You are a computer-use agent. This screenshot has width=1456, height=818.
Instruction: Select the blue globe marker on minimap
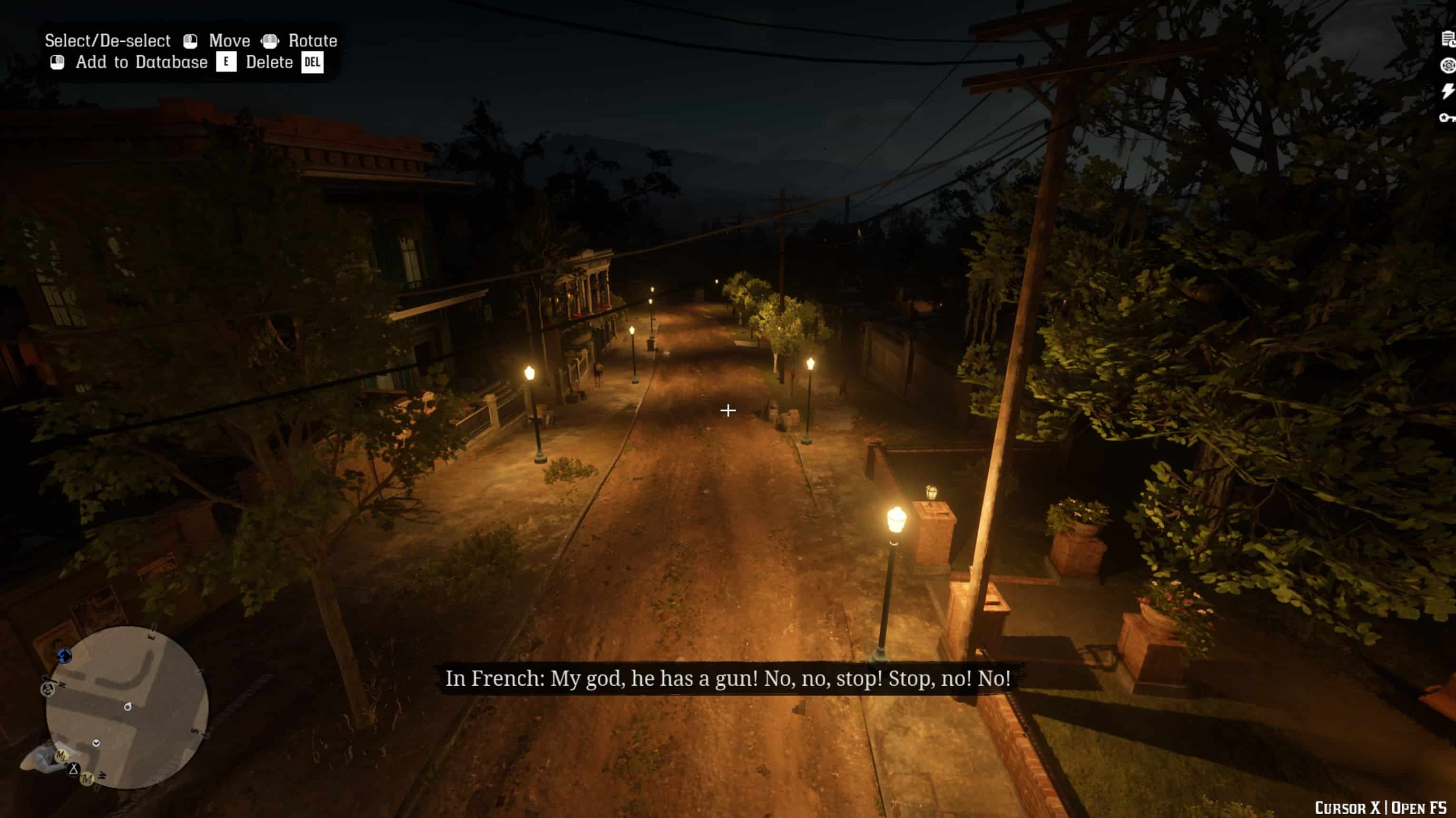64,655
